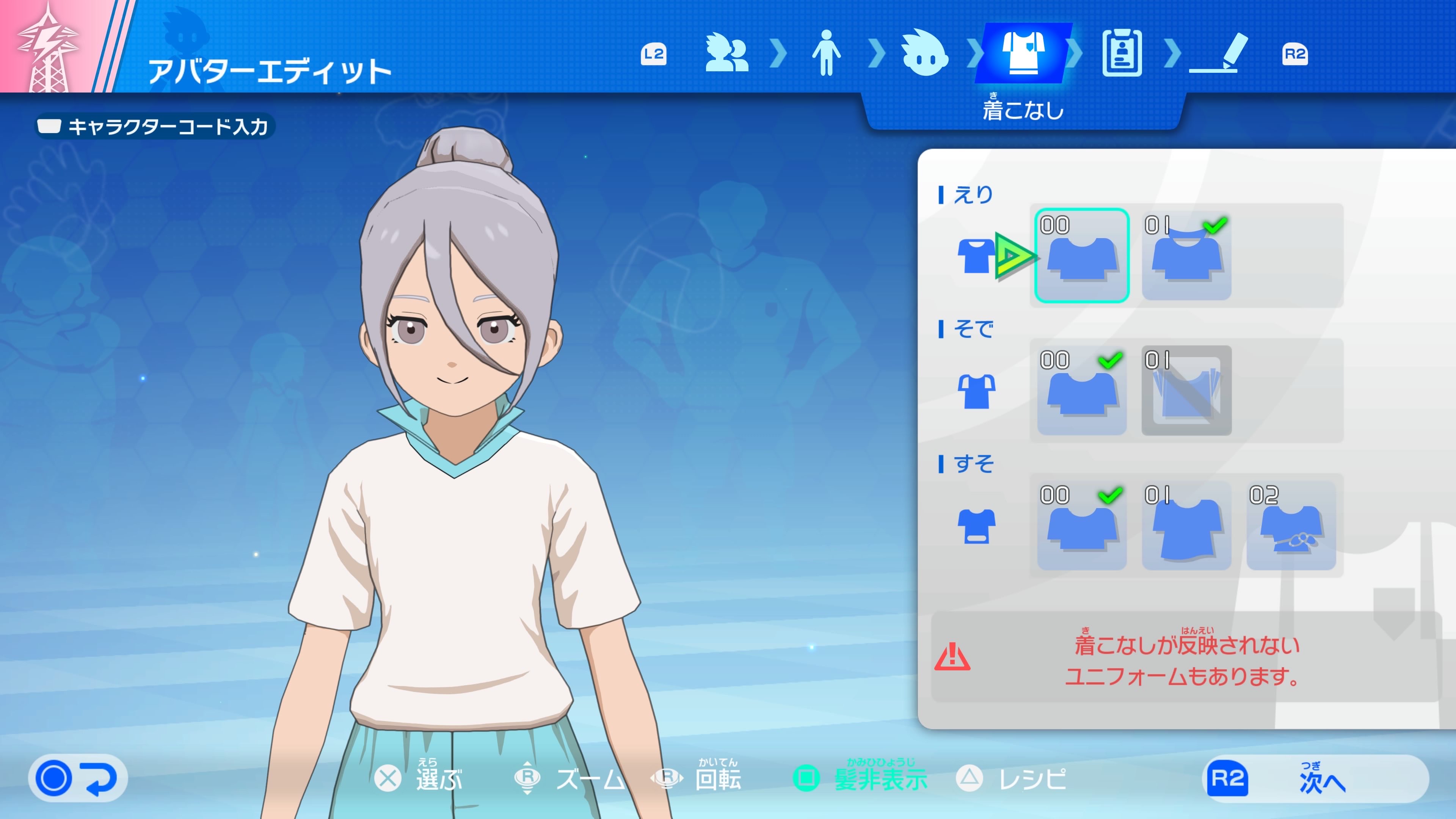Switch to the body type step
This screenshot has height=819, width=1456.
pos(826,53)
